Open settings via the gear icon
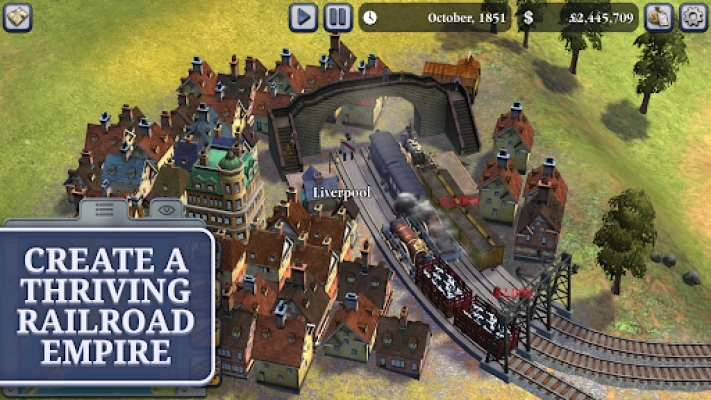 693,17
